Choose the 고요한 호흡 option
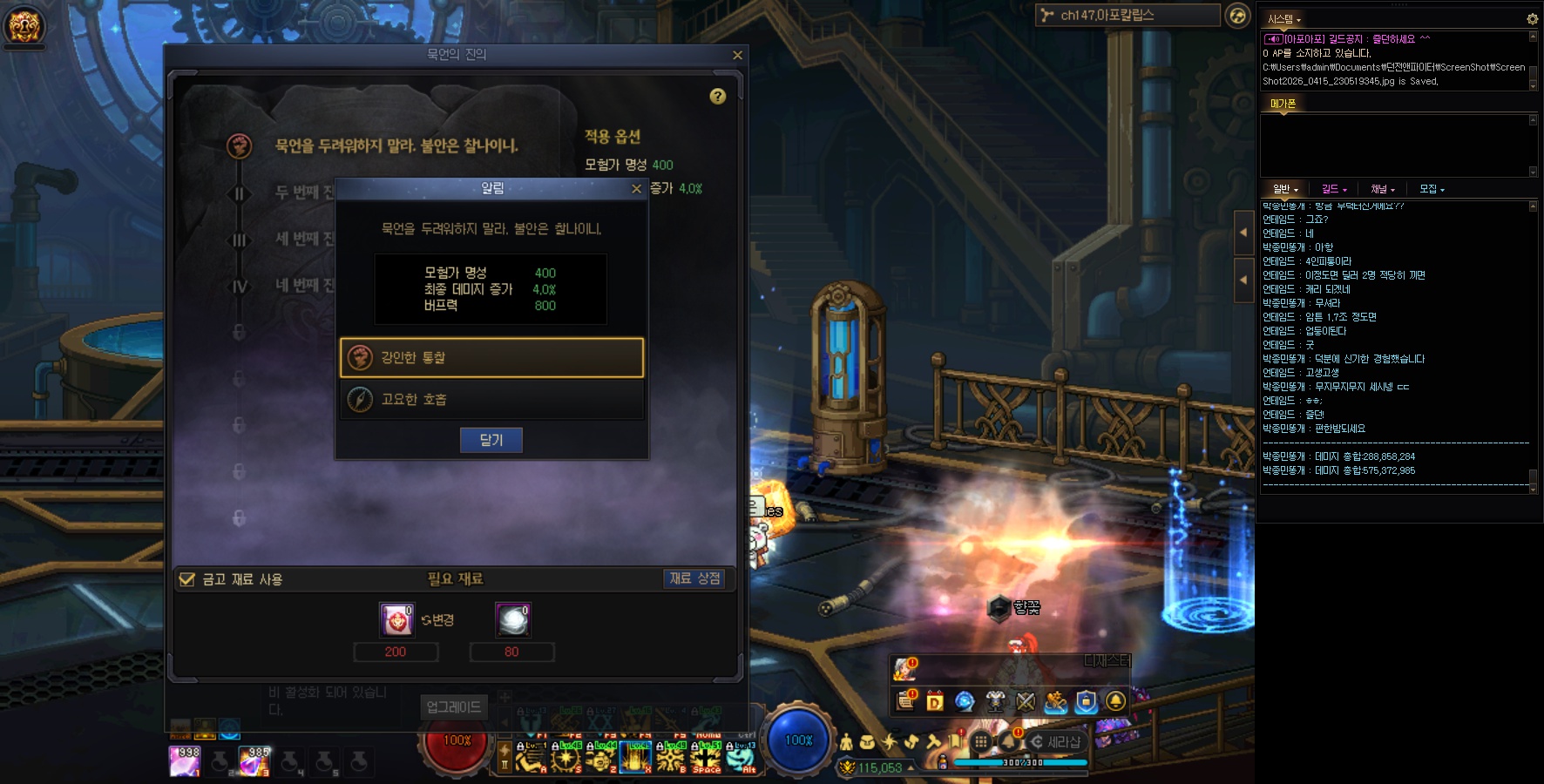The image size is (1544, 784). pyautogui.click(x=491, y=399)
